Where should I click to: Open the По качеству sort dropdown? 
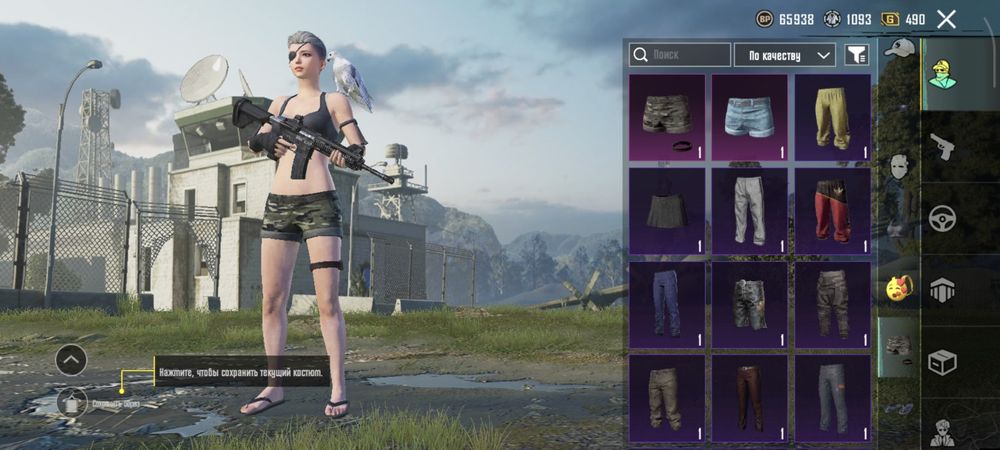(x=785, y=55)
